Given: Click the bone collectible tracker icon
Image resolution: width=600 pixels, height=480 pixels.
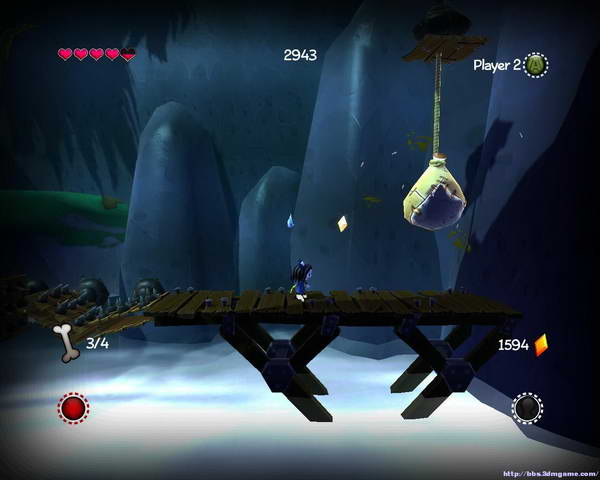Looking at the screenshot, I should pos(67,342).
